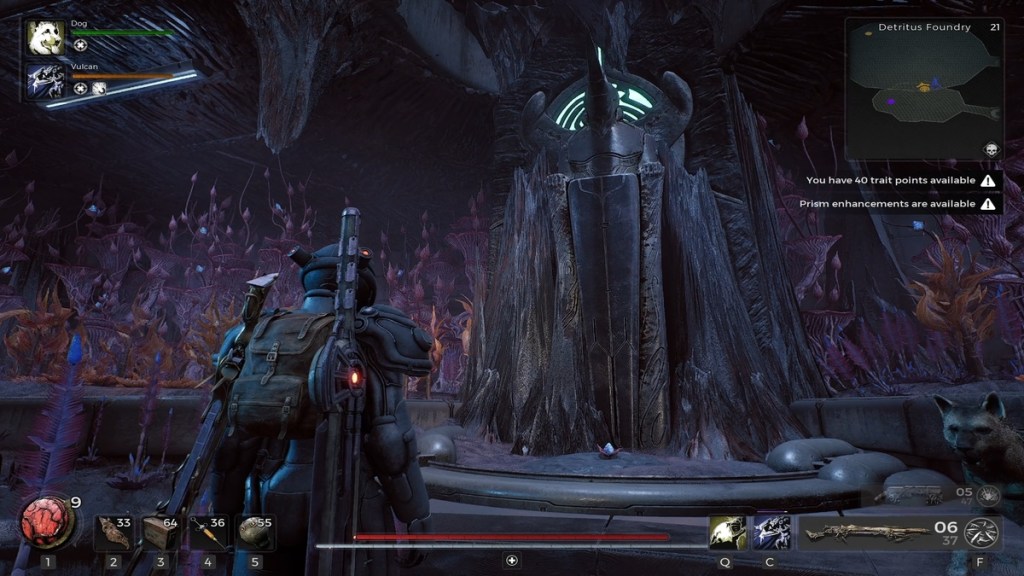Select the Vulcan summon portrait
The height and width of the screenshot is (576, 1024).
tap(46, 81)
